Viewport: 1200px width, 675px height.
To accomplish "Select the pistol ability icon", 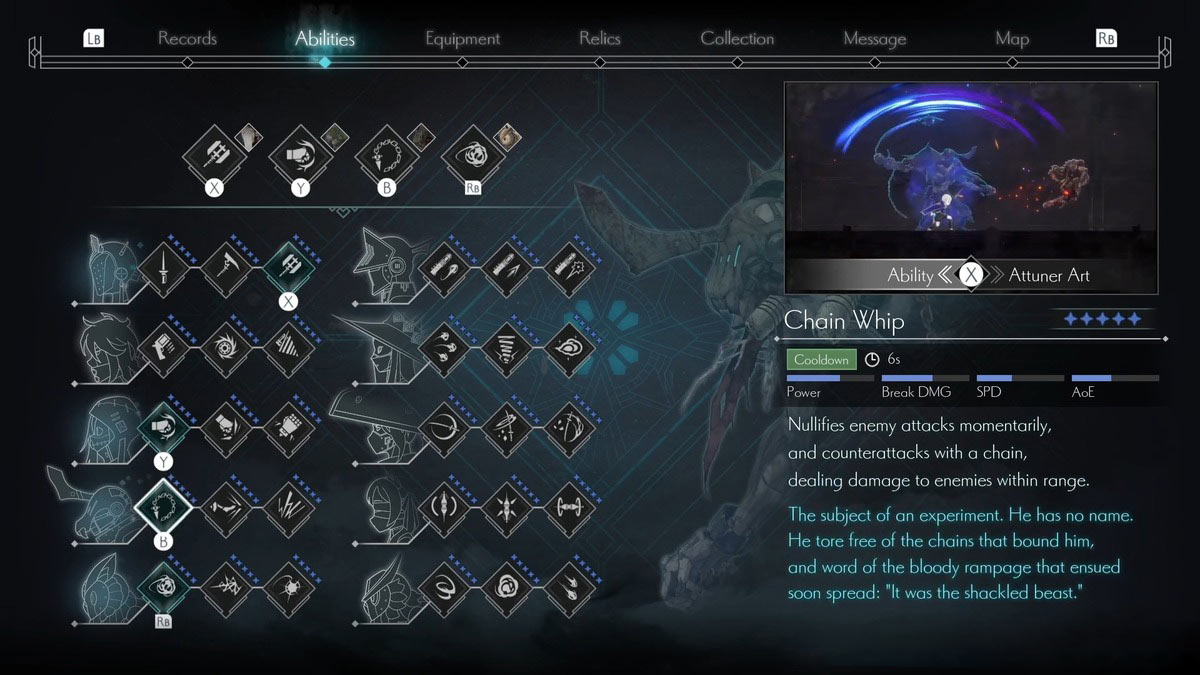I will click(x=162, y=347).
